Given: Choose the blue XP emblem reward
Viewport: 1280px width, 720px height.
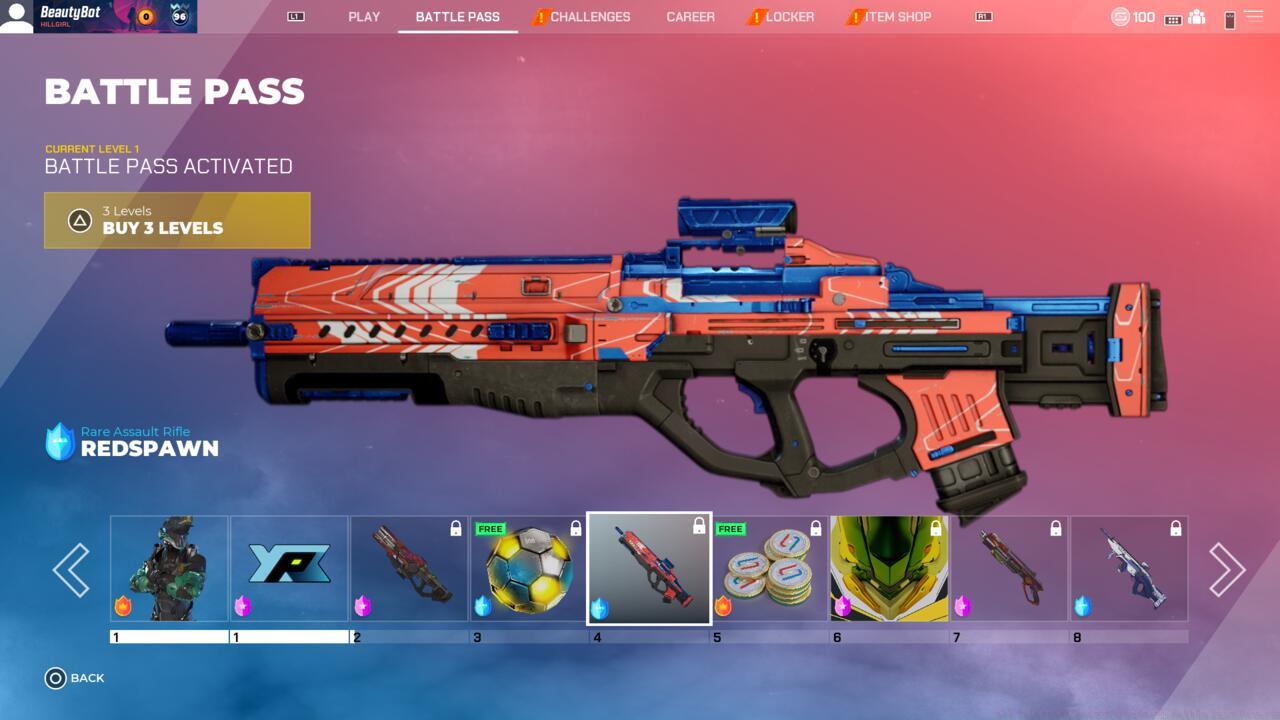Looking at the screenshot, I should tap(289, 568).
